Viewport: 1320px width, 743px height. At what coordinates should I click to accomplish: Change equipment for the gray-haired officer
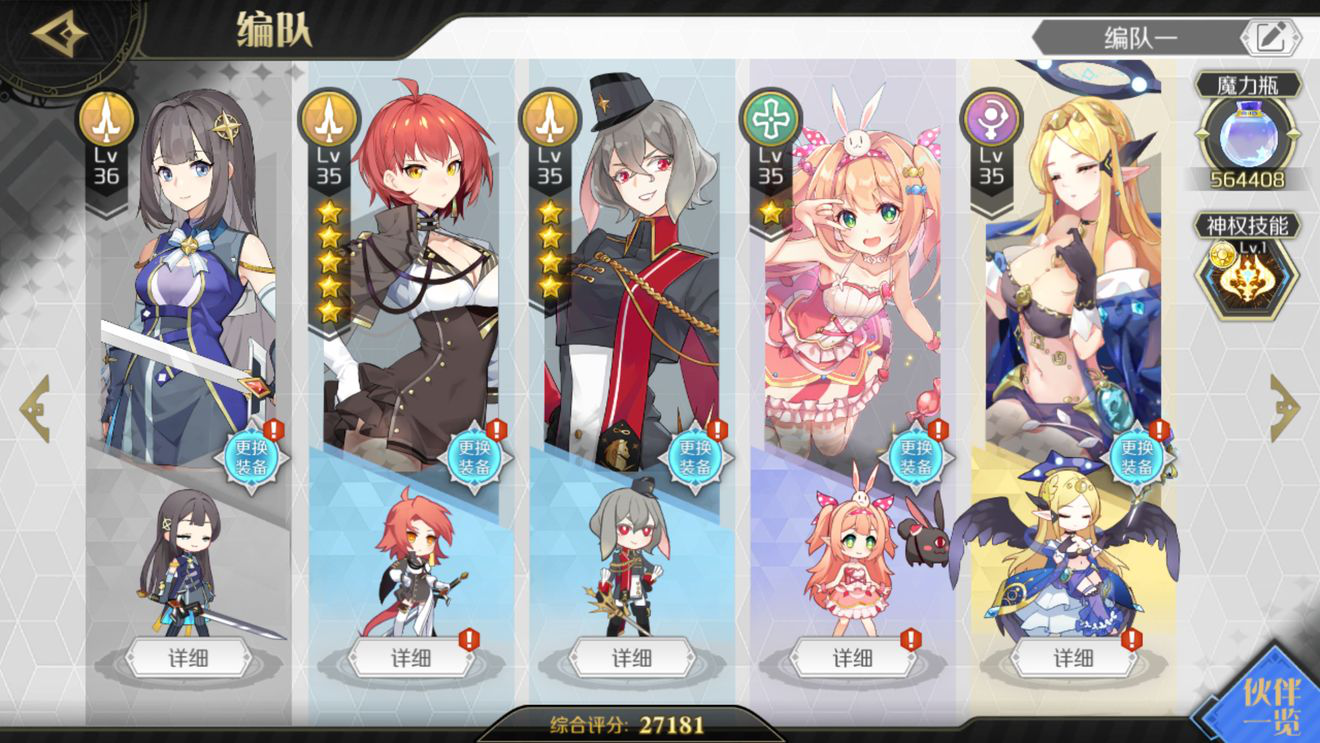click(x=693, y=457)
